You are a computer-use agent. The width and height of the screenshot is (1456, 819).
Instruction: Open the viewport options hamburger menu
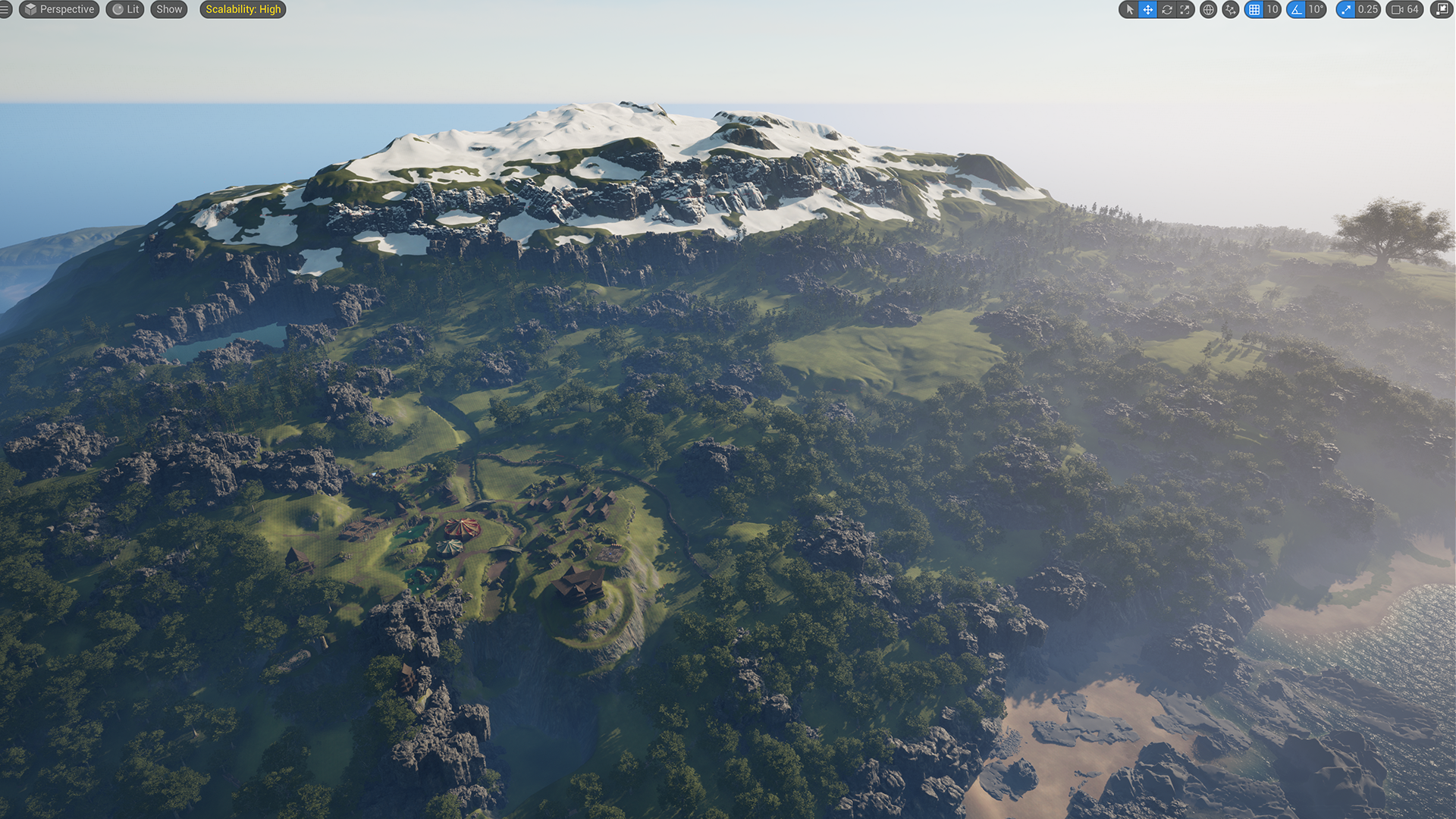5,10
